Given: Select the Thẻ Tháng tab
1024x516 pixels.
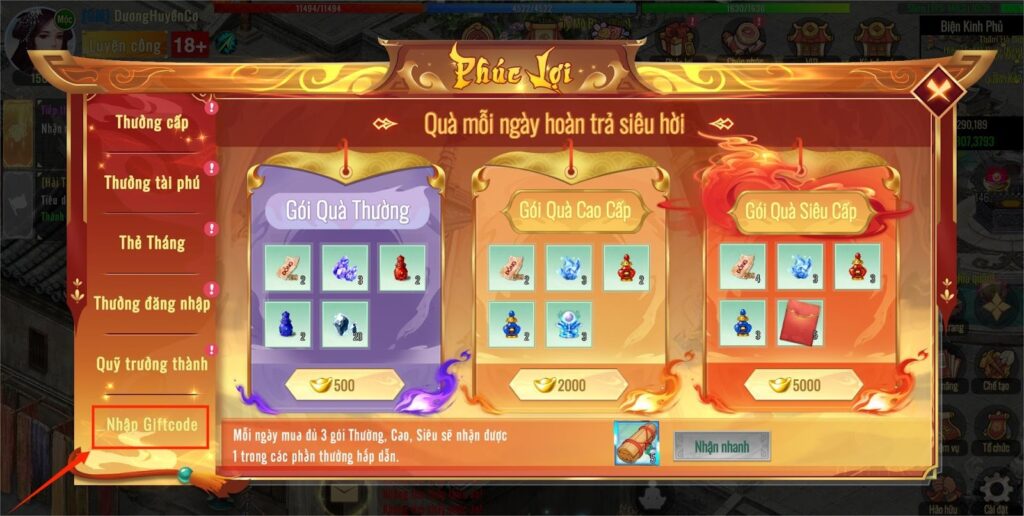Looking at the screenshot, I should pyautogui.click(x=151, y=243).
